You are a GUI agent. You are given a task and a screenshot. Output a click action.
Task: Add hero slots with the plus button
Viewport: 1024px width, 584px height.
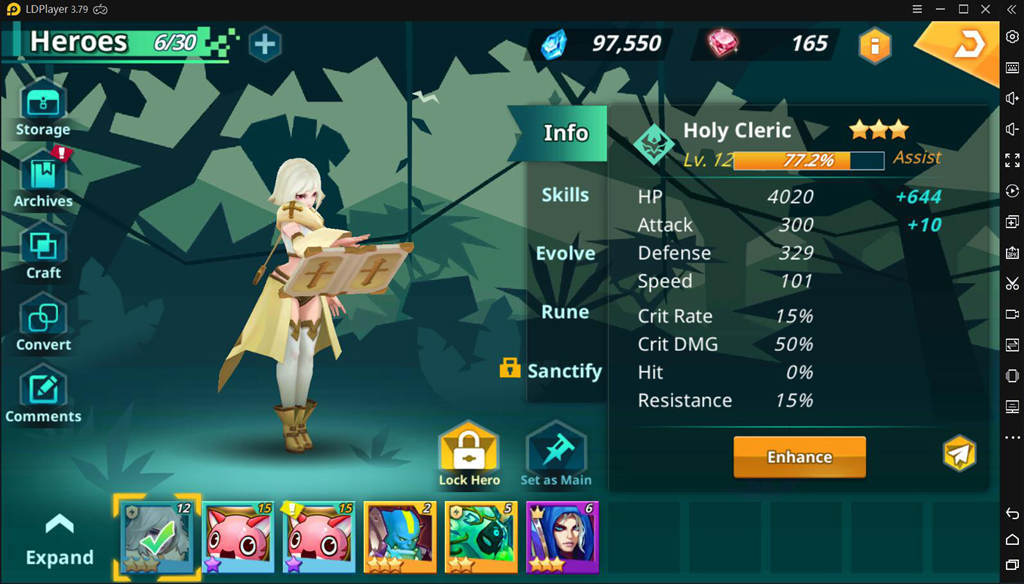(x=265, y=44)
